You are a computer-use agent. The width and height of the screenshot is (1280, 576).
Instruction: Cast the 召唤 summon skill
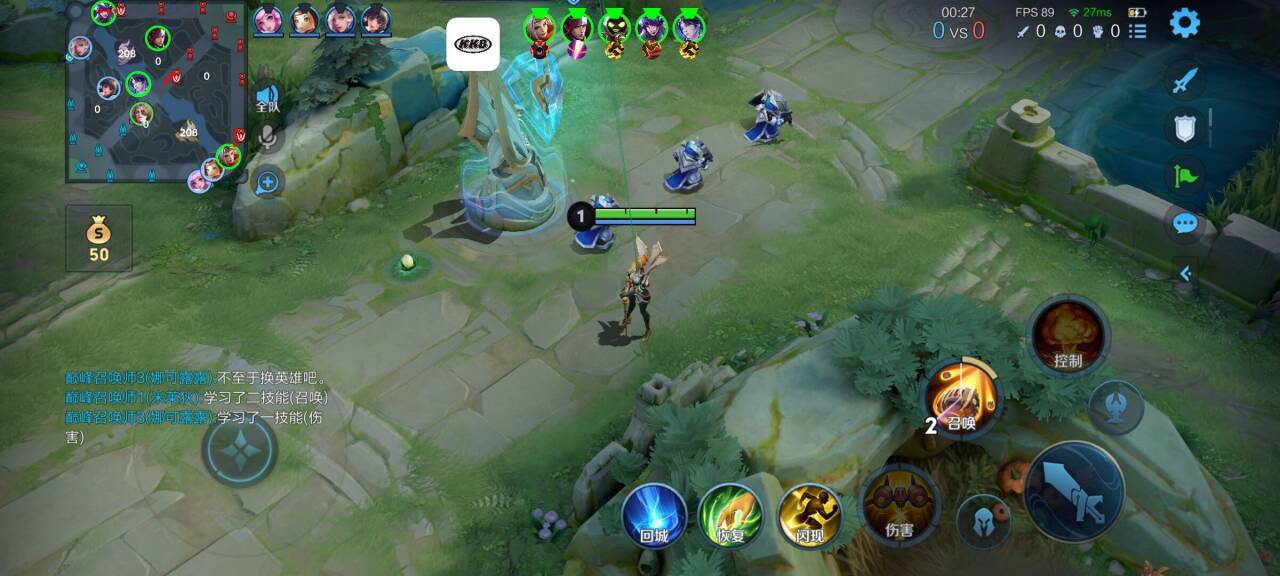pyautogui.click(x=962, y=399)
